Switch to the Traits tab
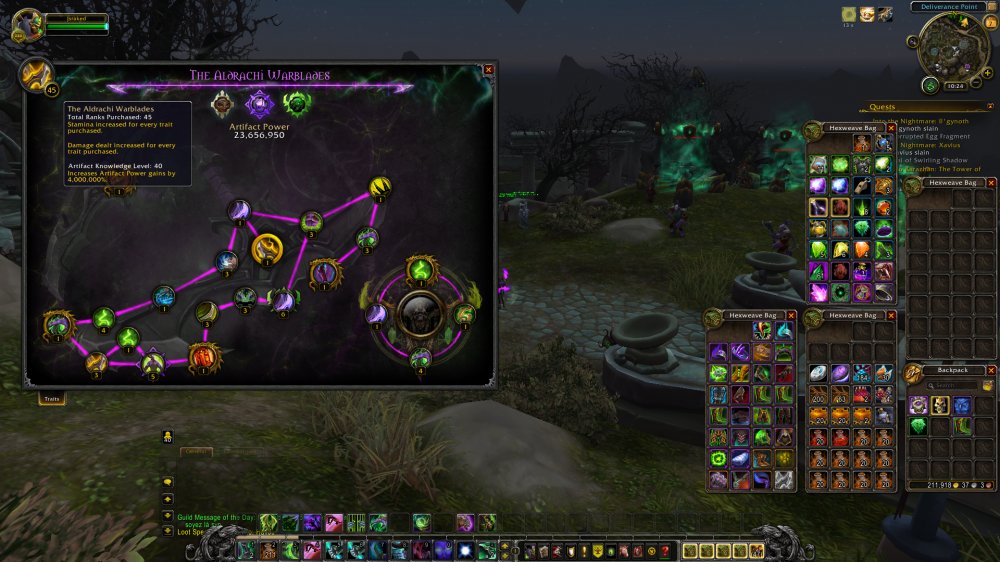1000x562 pixels. [51, 399]
